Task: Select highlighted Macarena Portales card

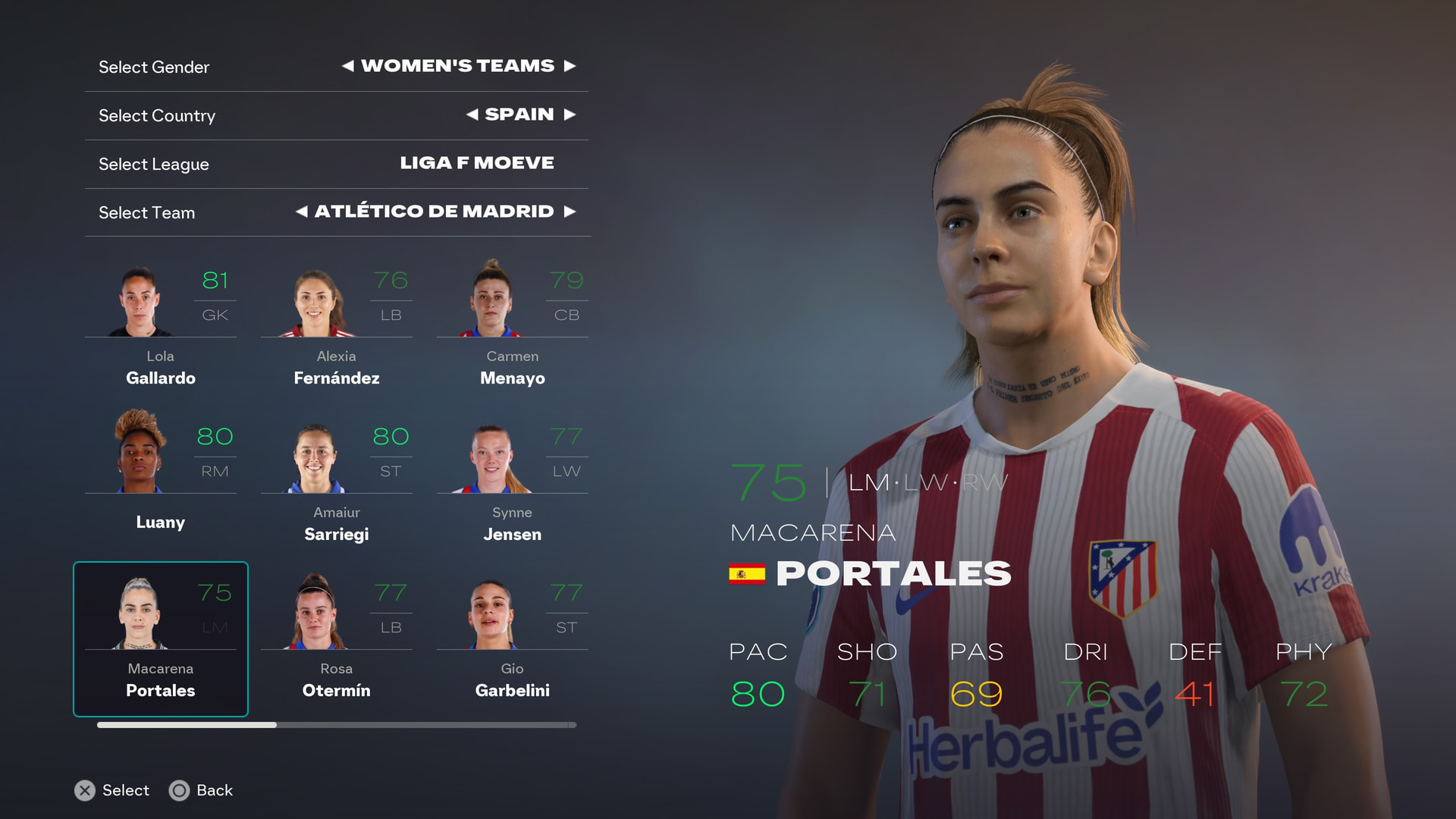Action: 161,639
